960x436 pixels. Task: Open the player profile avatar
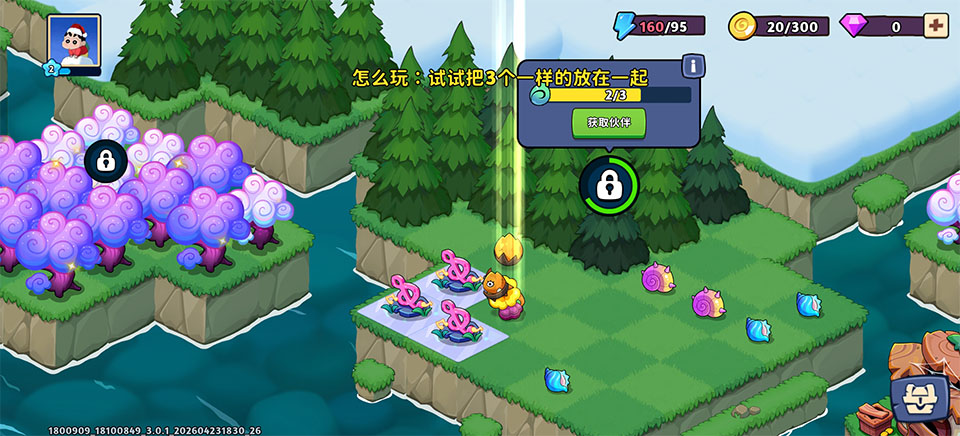click(x=74, y=42)
